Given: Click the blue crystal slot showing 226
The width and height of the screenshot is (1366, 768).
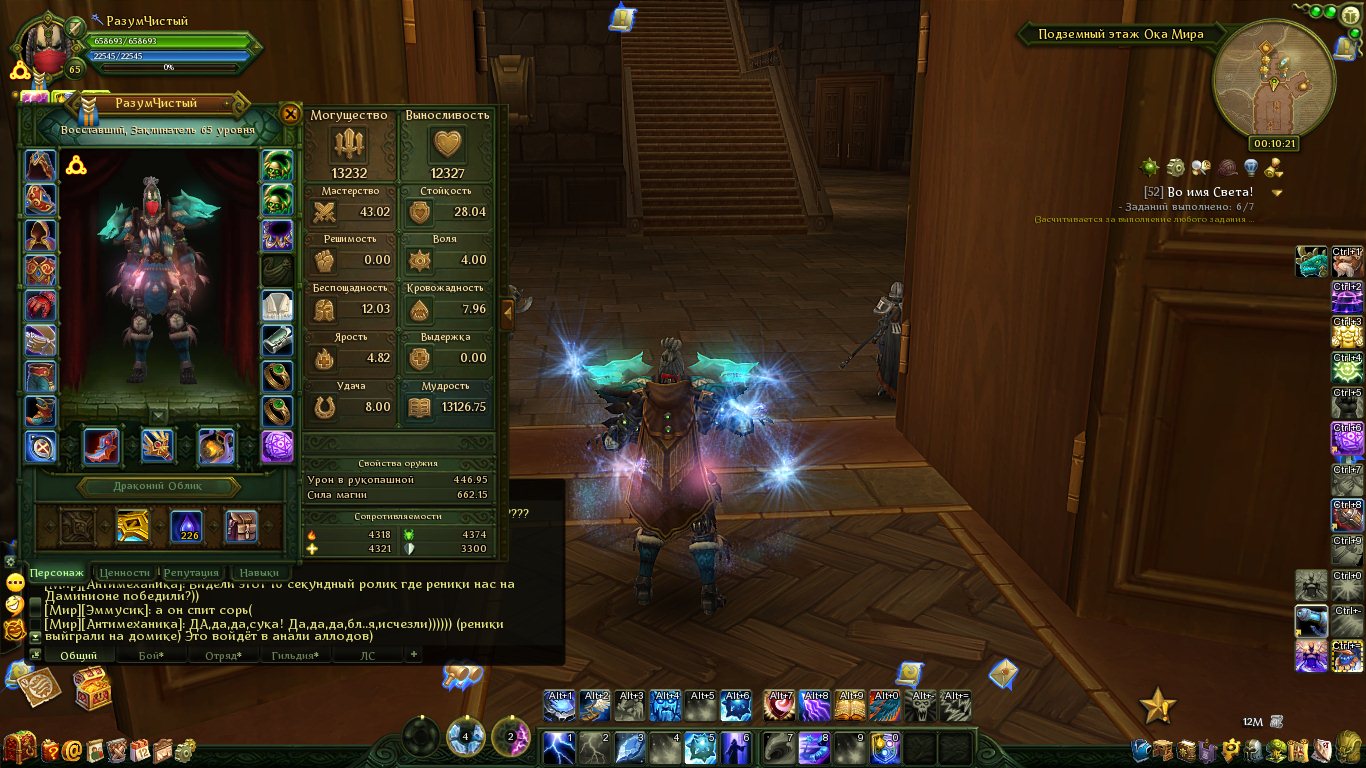Looking at the screenshot, I should (187, 526).
